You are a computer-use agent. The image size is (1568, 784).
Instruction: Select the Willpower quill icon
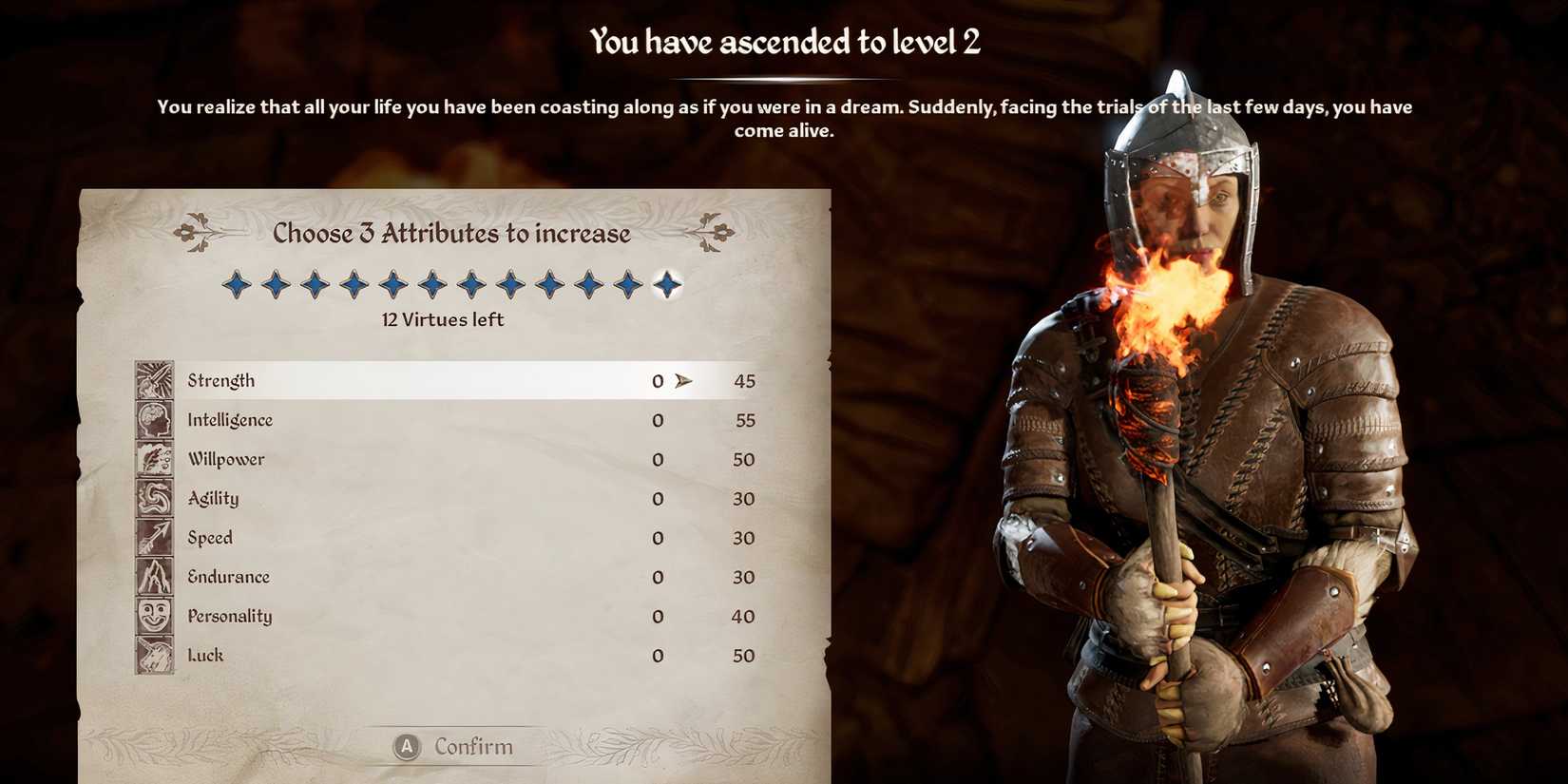tap(152, 459)
